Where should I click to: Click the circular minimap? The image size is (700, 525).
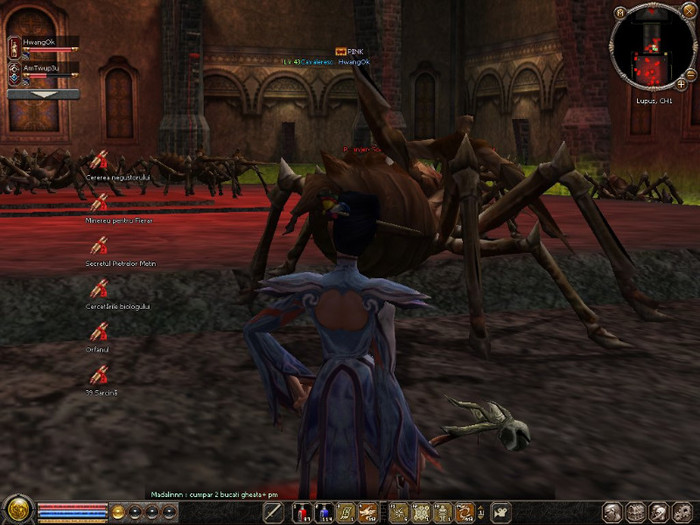650,47
